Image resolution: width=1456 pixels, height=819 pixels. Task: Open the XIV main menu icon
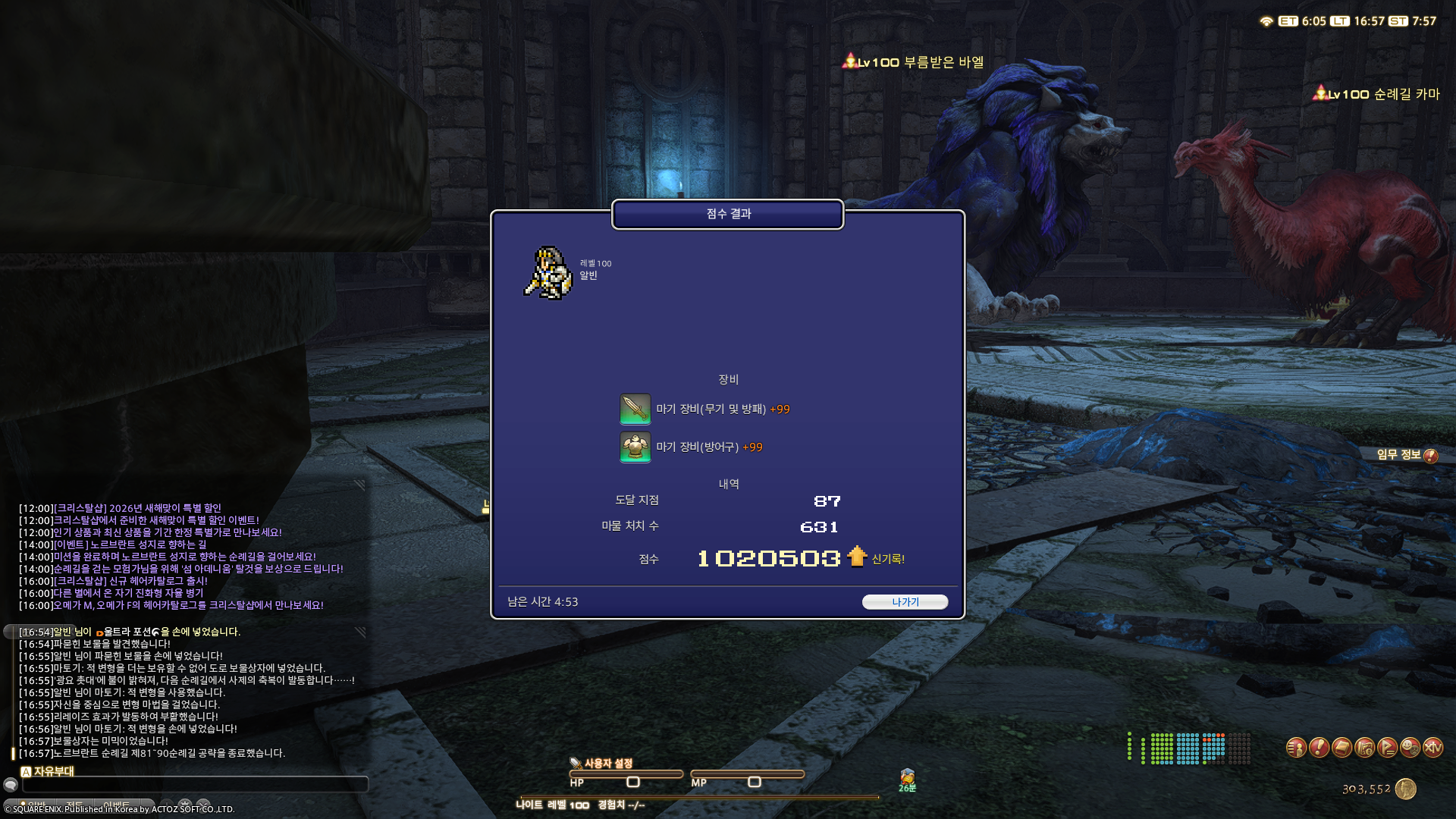(1433, 748)
